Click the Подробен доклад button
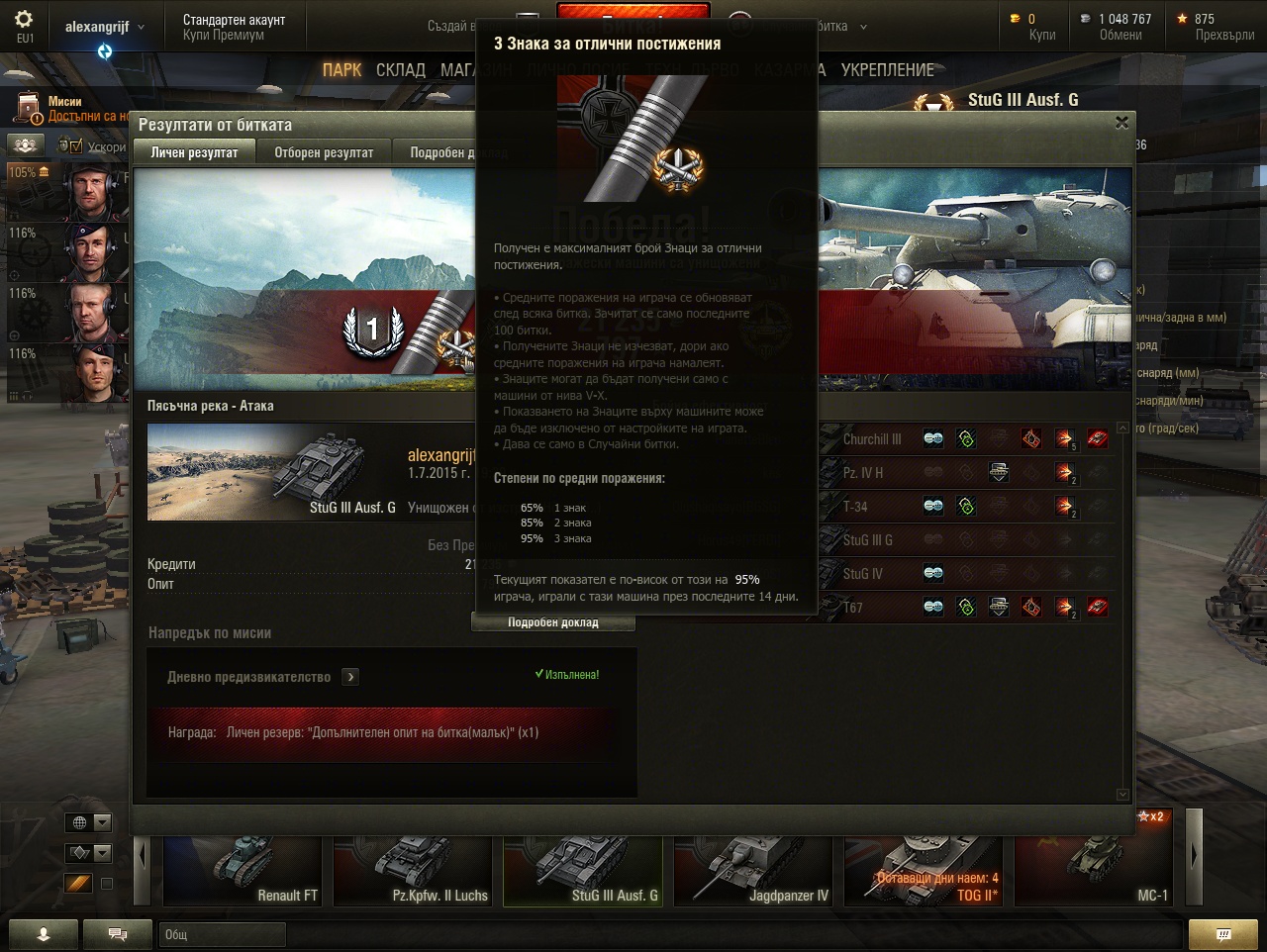The image size is (1267, 952). click(553, 622)
